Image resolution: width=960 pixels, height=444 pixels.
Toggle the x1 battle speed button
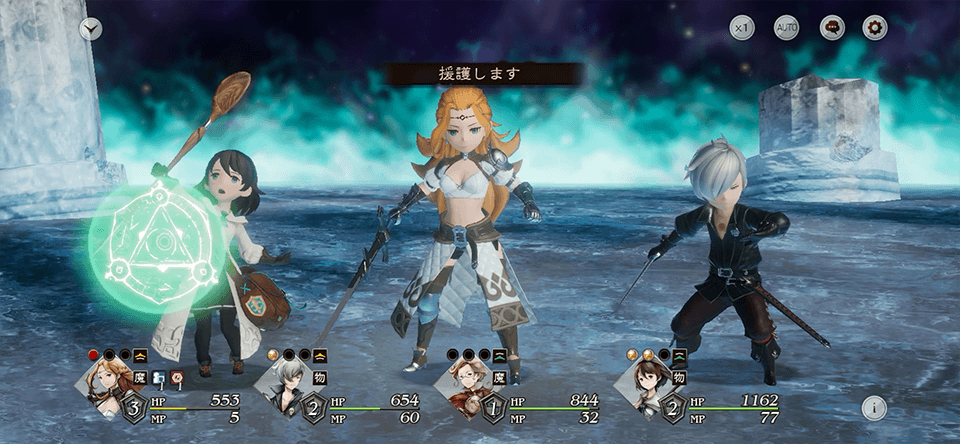[x=741, y=28]
